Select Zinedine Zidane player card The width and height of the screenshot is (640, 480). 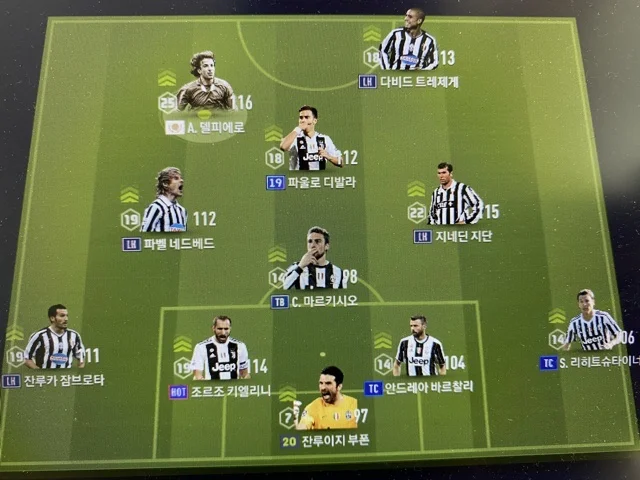[x=454, y=201]
